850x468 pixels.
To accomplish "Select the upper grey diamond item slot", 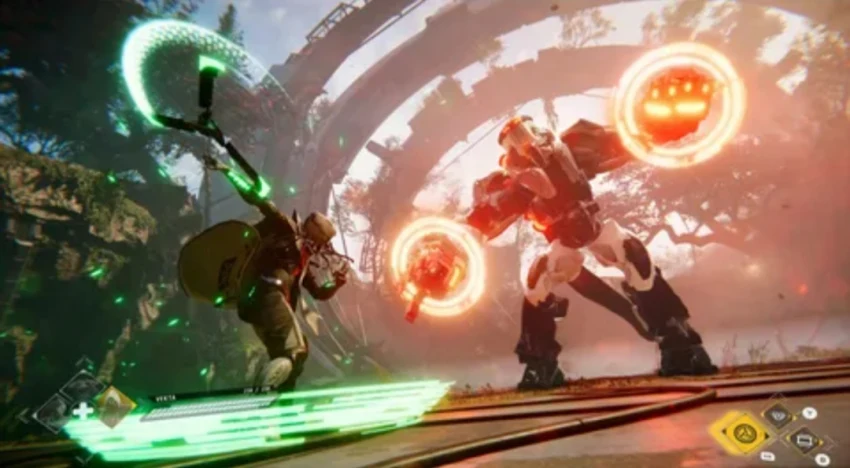I will click(x=80, y=387).
